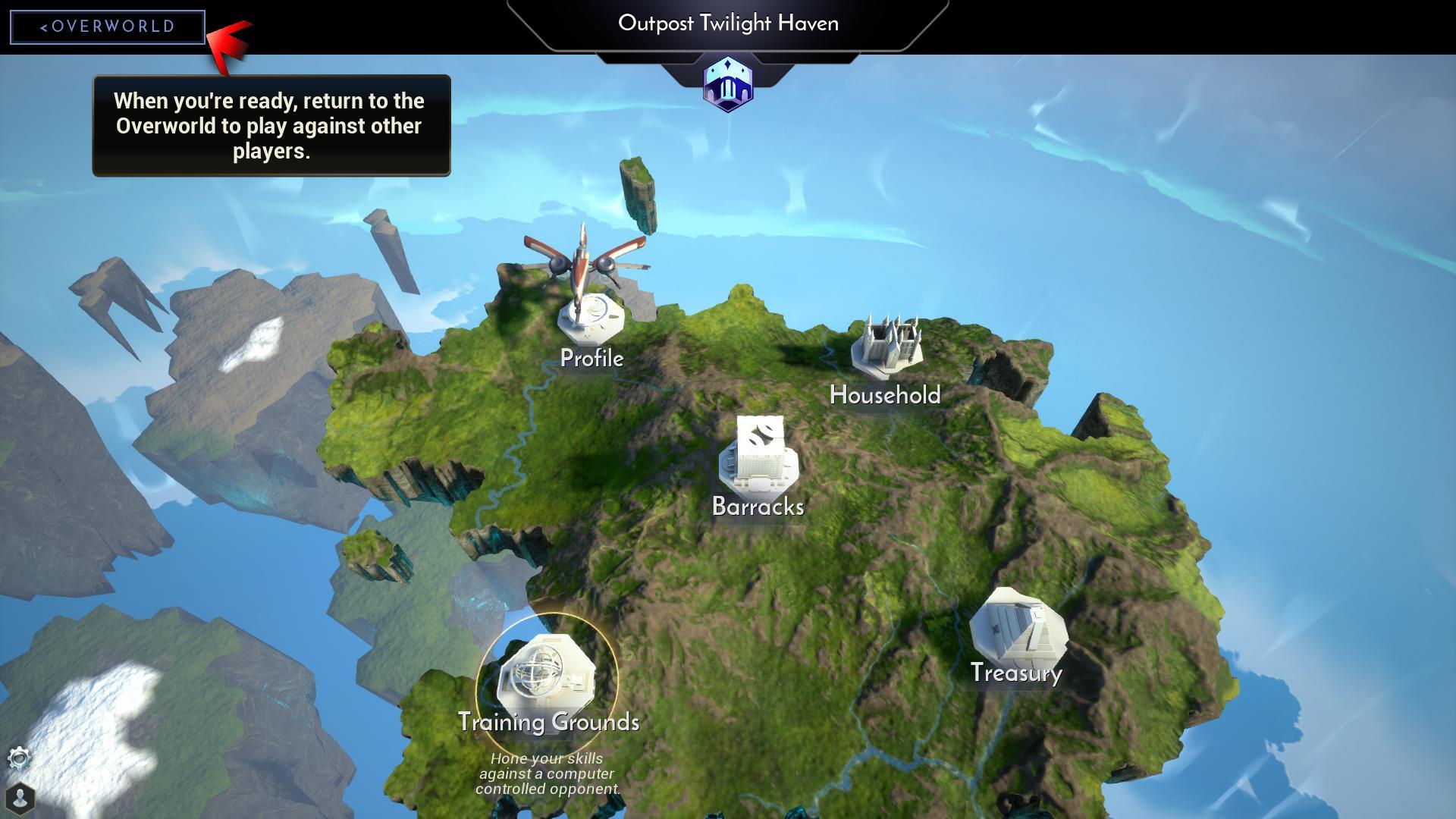Open the Treasury
Image resolution: width=1456 pixels, height=819 pixels.
[1018, 629]
